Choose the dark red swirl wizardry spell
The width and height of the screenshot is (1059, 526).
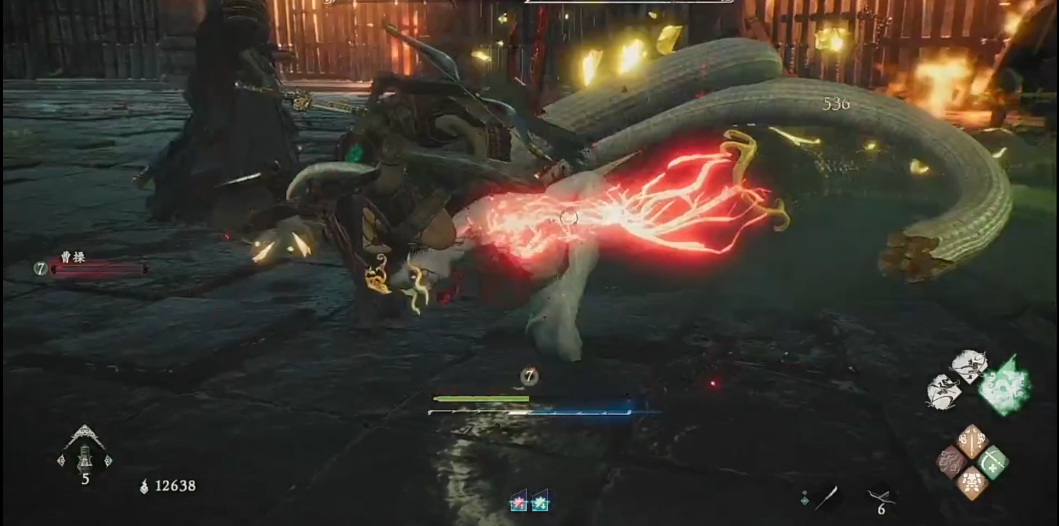tap(951, 461)
